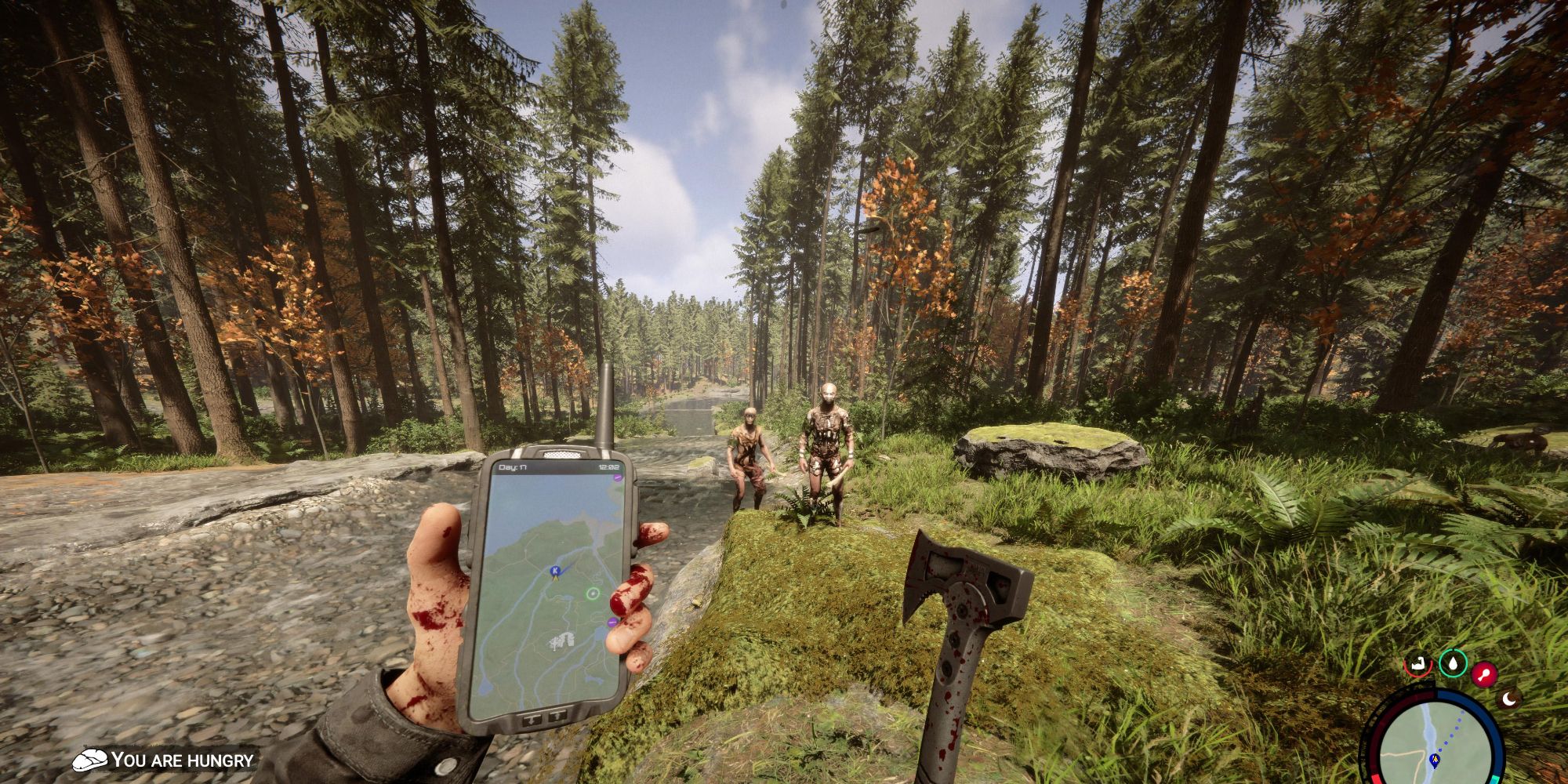Select the K marker on the GPS map
Screen dimensions: 1568x784
pyautogui.click(x=555, y=571)
